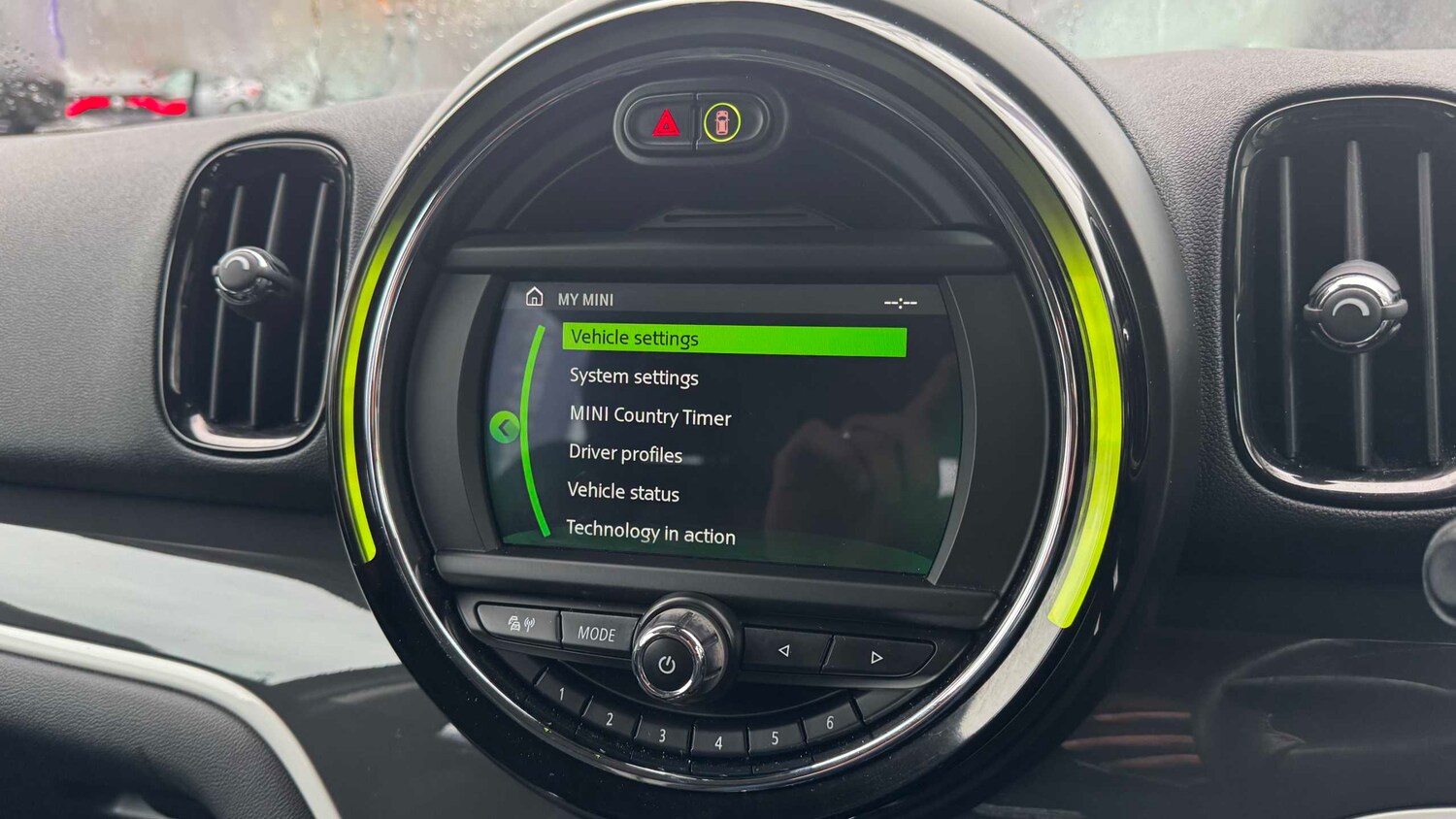
Task: Select Technology in action
Action: point(651,535)
